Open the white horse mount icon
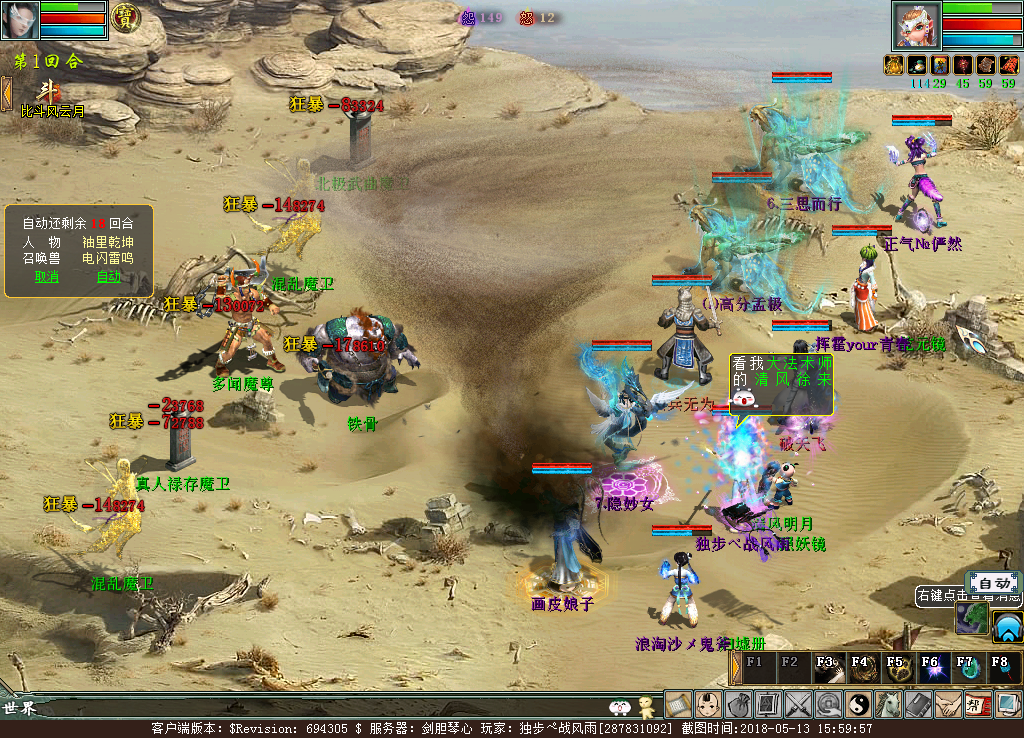 point(888,705)
